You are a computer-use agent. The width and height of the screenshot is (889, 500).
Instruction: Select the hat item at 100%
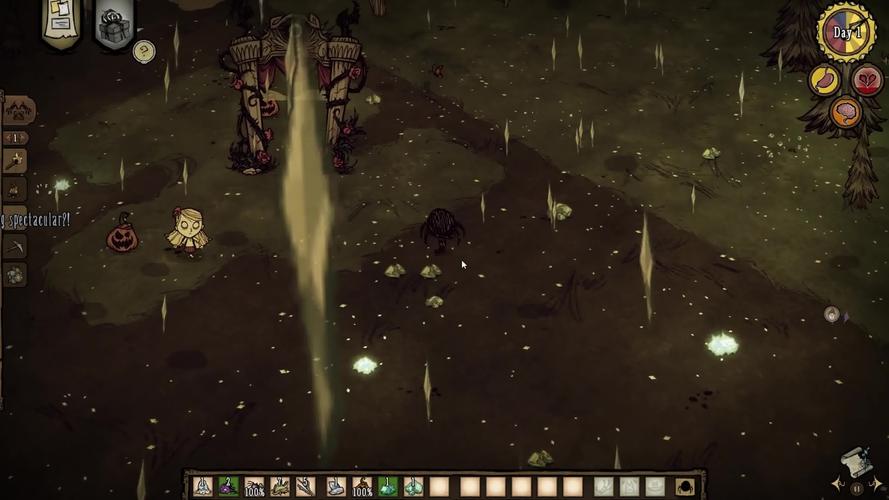(x=361, y=486)
